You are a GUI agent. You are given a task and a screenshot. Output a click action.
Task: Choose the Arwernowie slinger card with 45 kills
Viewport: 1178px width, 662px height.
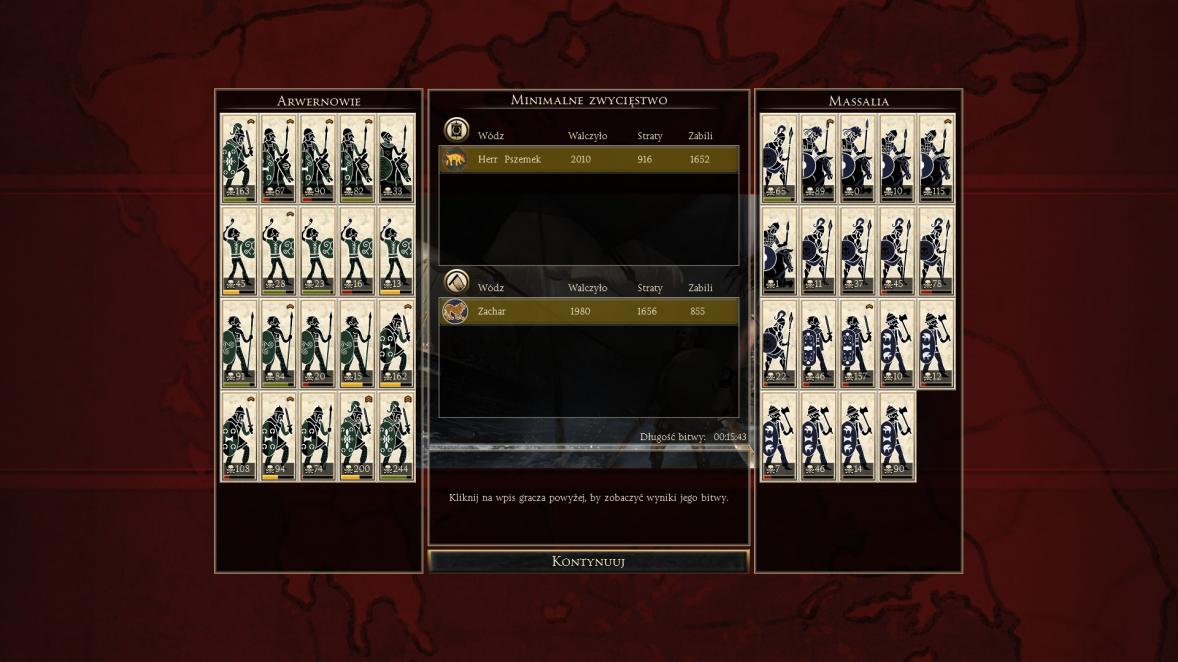pyautogui.click(x=239, y=251)
